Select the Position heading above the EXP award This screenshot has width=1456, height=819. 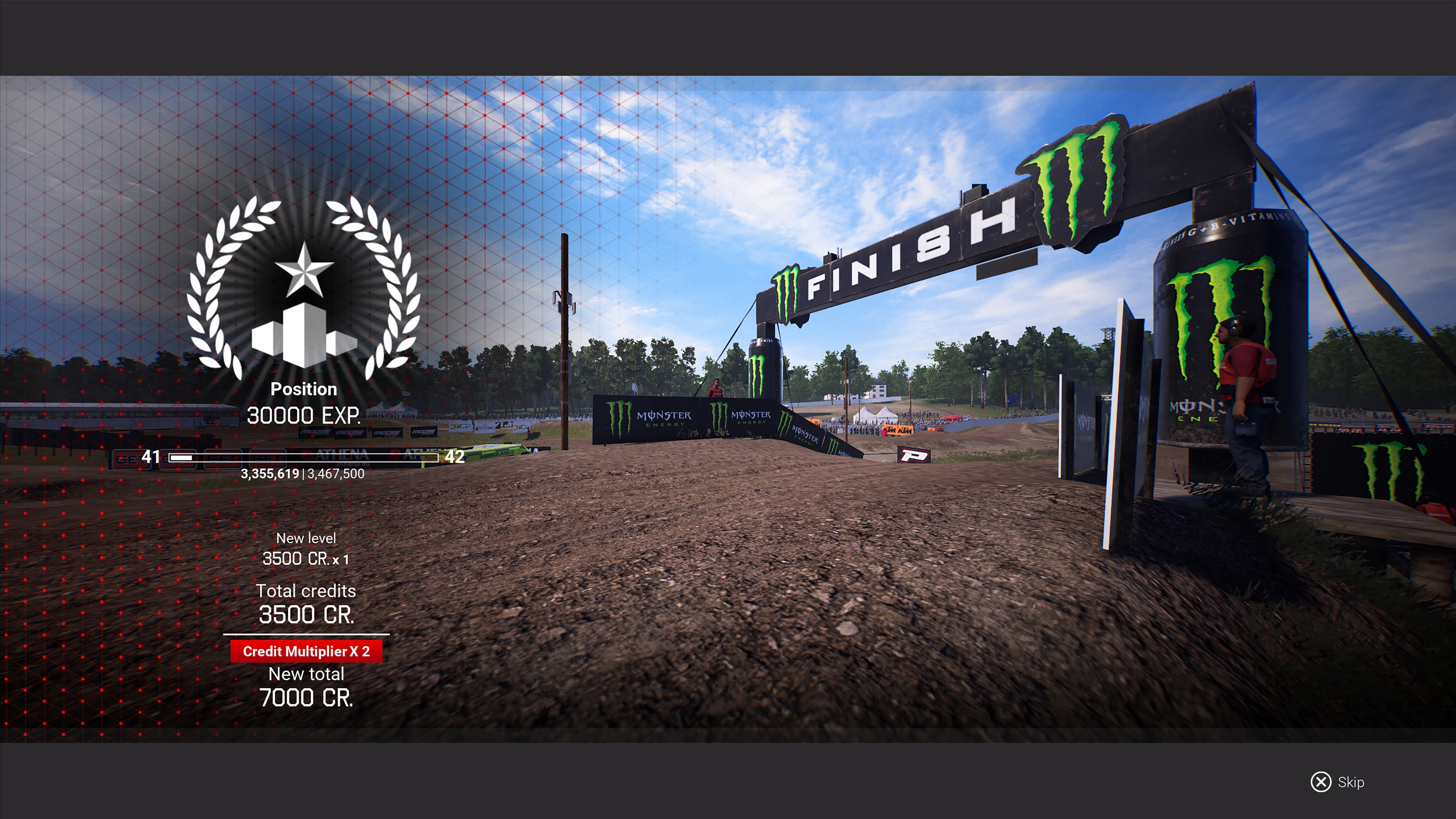point(303,389)
